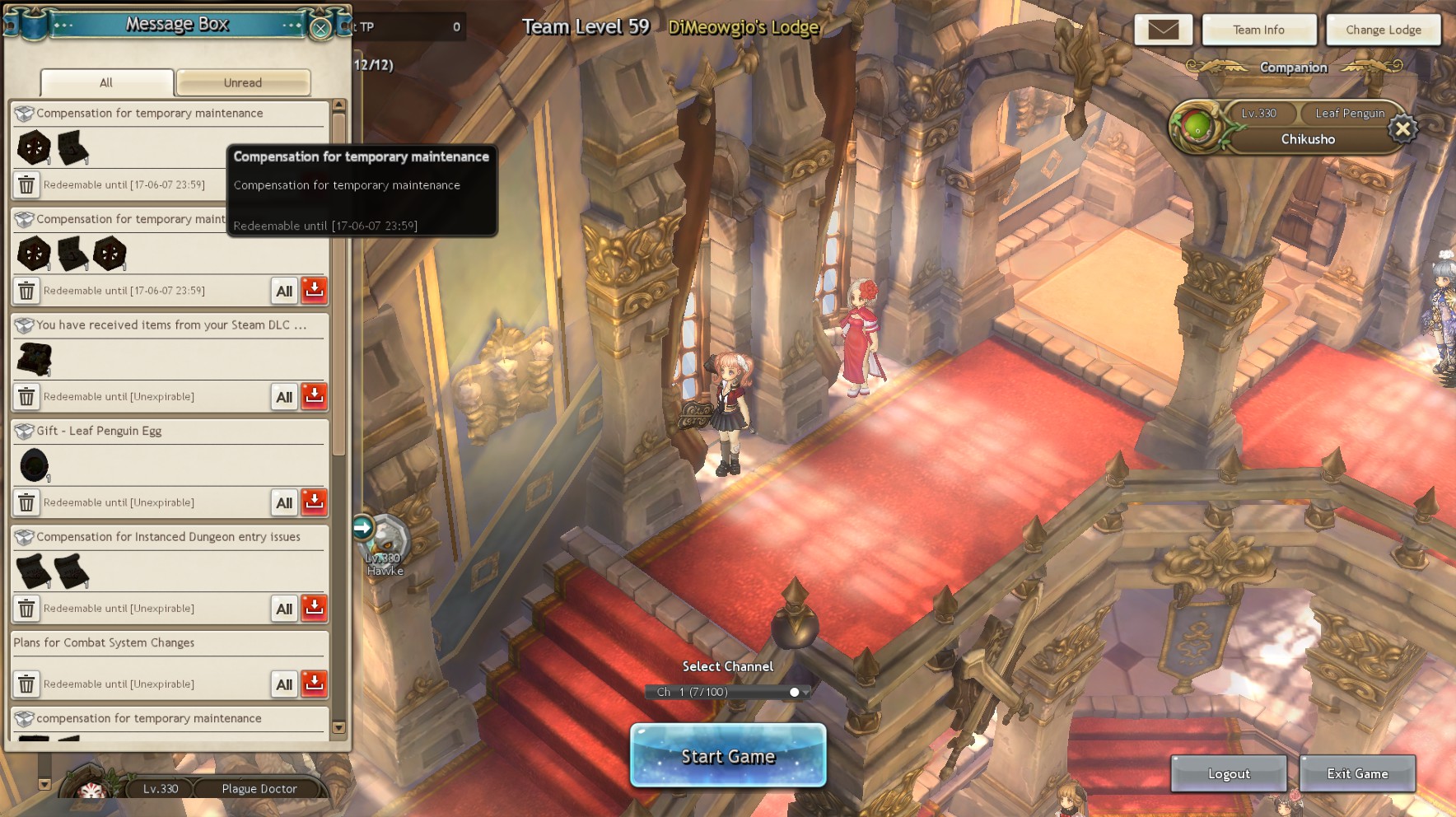Receive the Instanced Dungeon compensation items

pyautogui.click(x=314, y=608)
